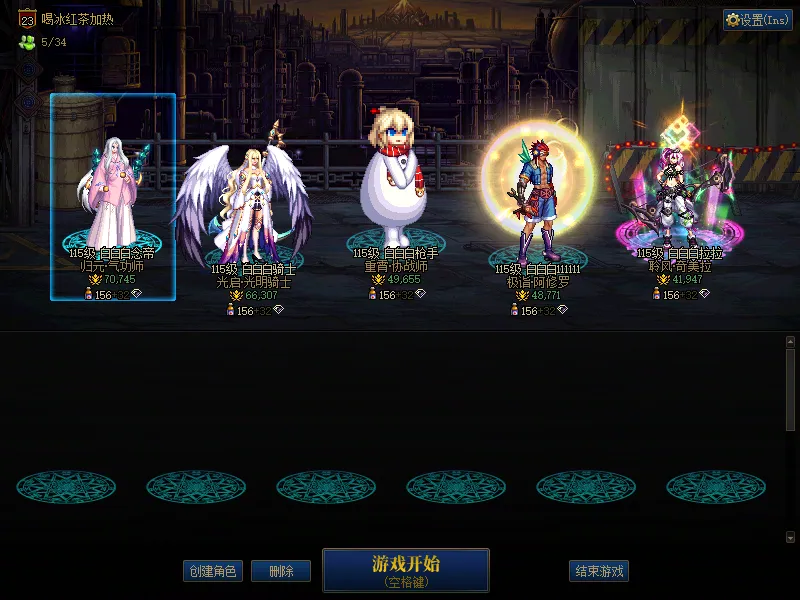
Task: Click the character list scrollbar's down arrow
Action: [x=790, y=537]
